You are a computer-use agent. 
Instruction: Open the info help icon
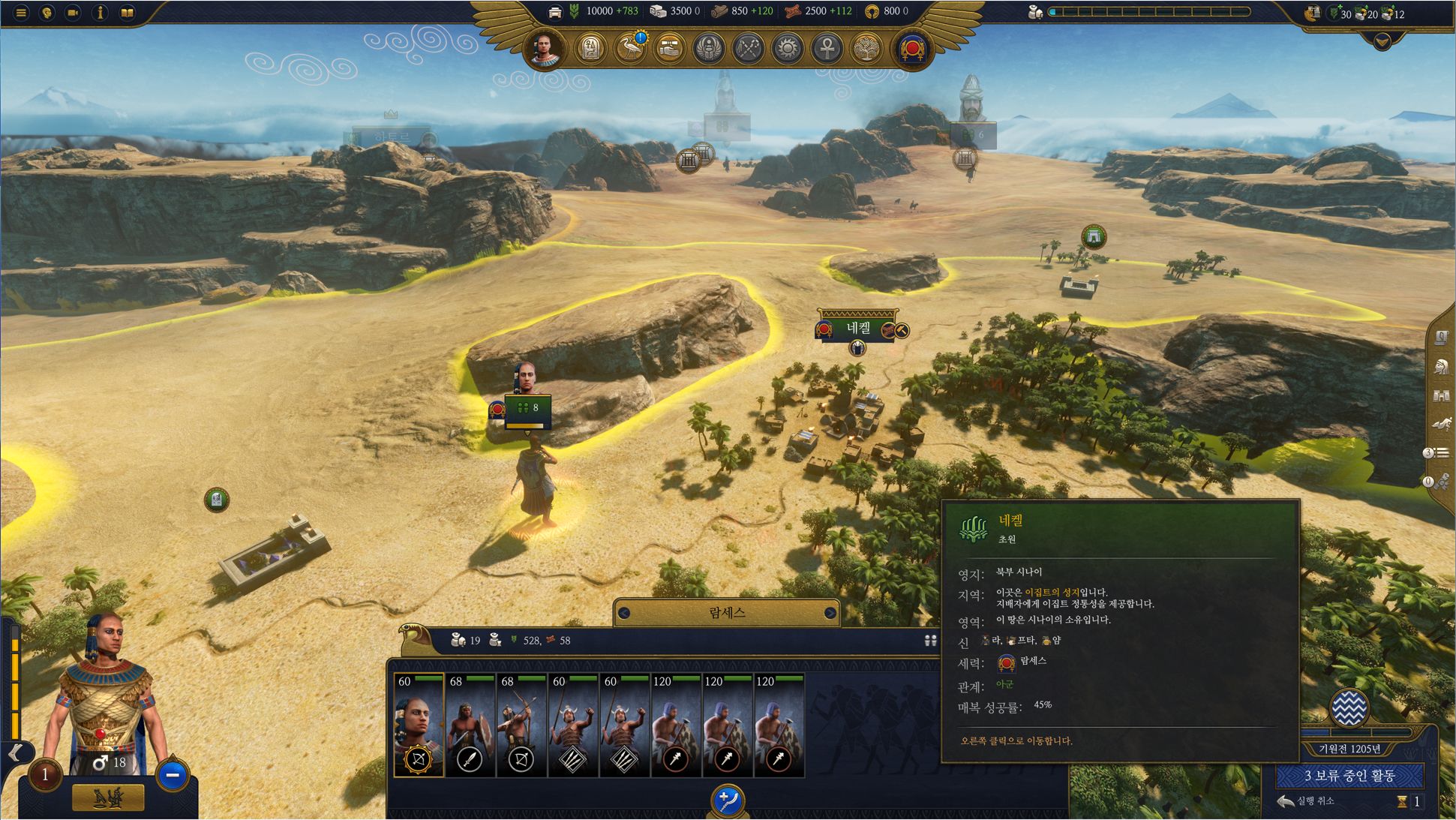pyautogui.click(x=100, y=13)
